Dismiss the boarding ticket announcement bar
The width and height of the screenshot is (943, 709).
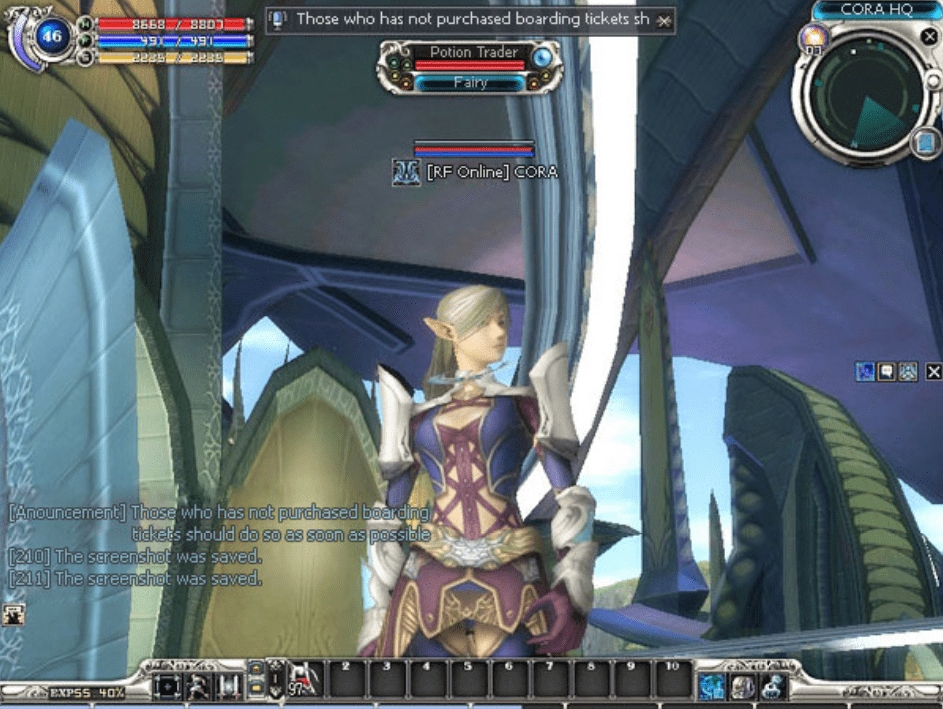663,21
